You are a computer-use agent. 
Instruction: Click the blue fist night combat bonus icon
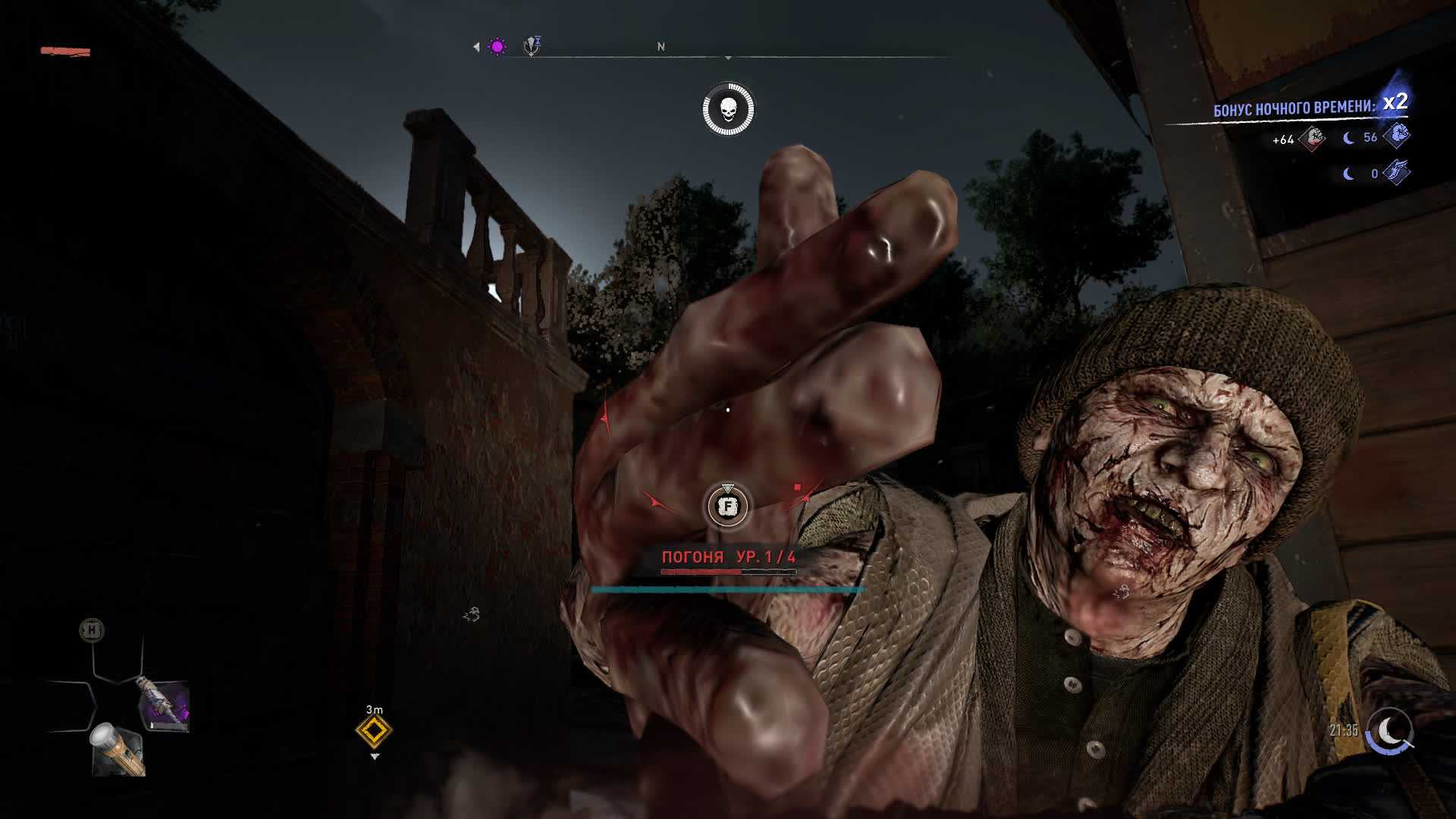(x=1397, y=136)
